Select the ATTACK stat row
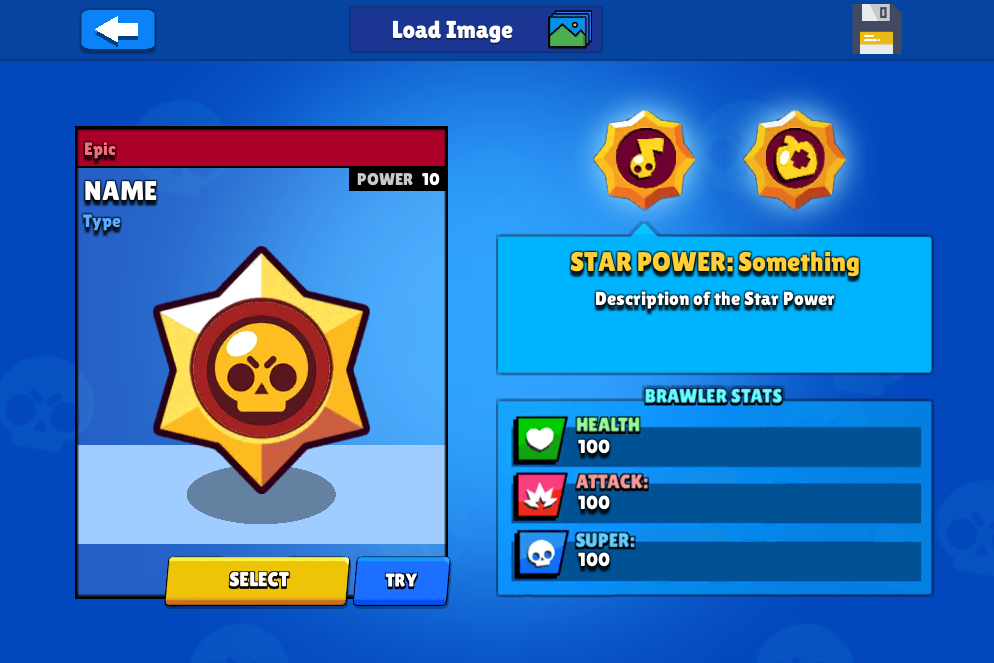Viewport: 994px width, 663px height. coord(717,495)
